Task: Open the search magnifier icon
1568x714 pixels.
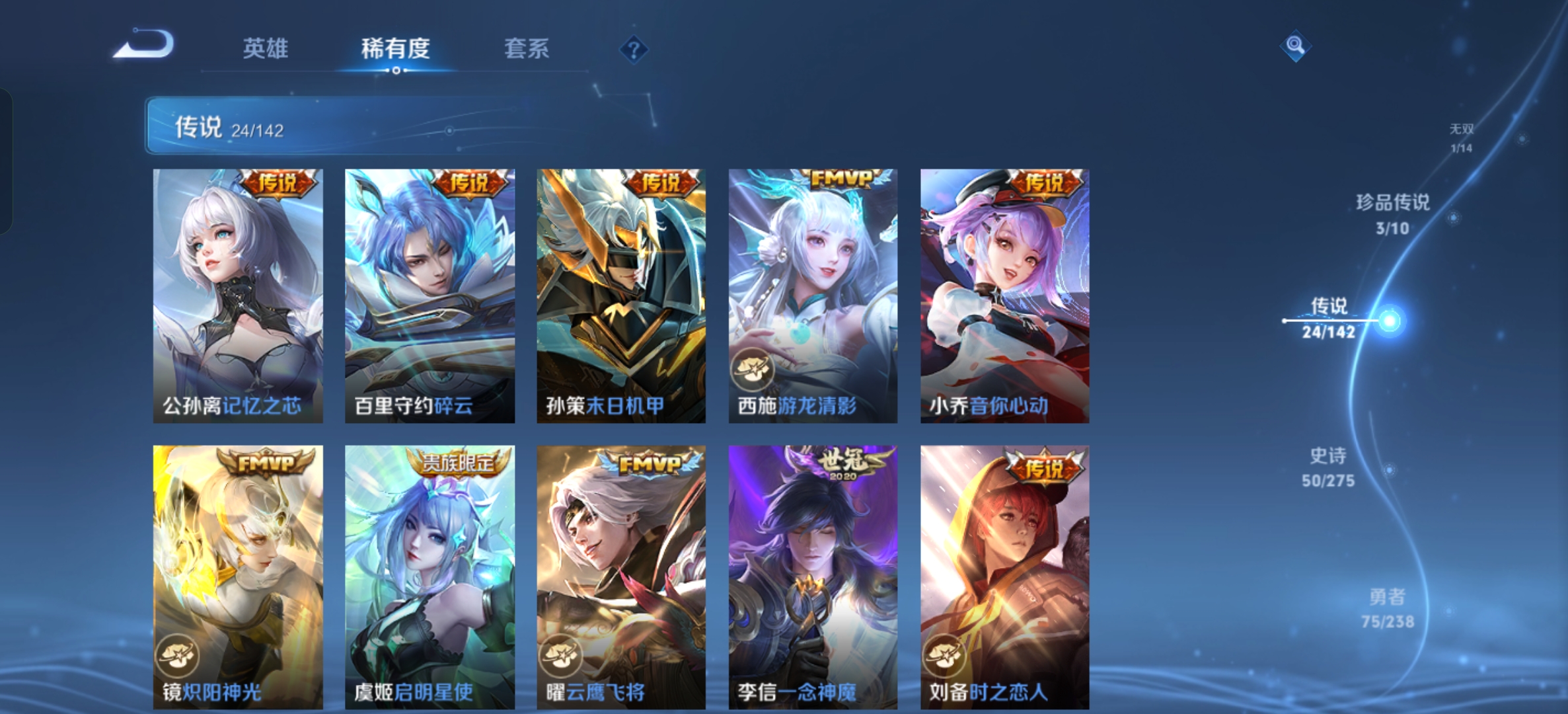Action: pyautogui.click(x=1296, y=44)
